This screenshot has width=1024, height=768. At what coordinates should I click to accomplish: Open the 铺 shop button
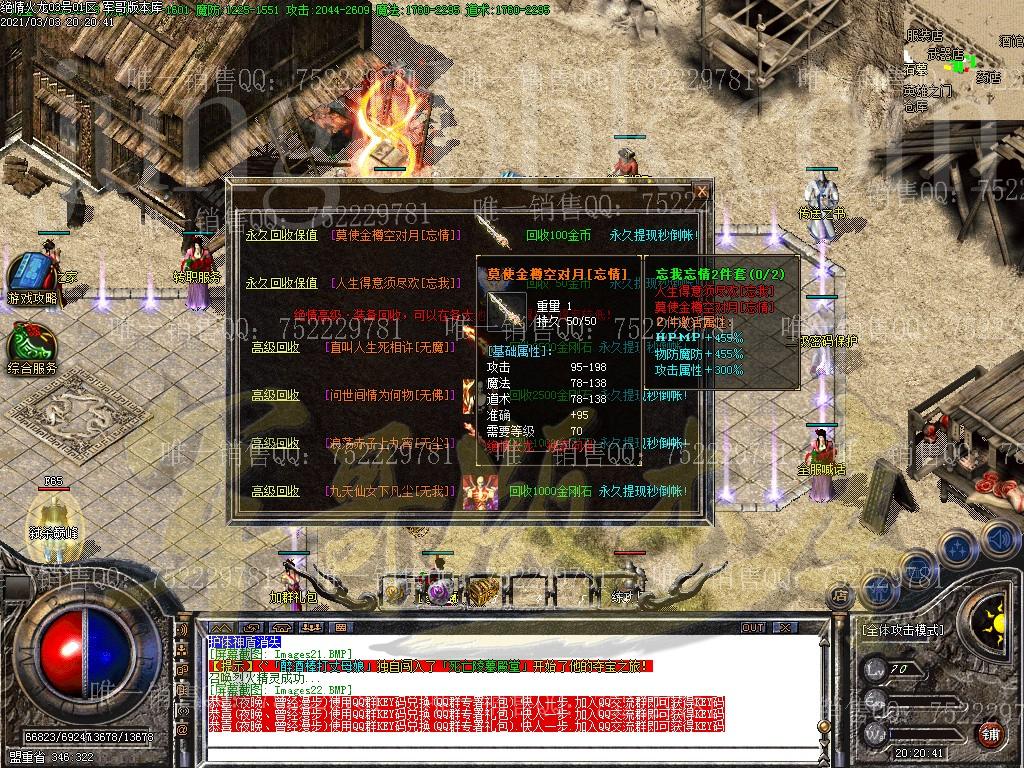(990, 735)
